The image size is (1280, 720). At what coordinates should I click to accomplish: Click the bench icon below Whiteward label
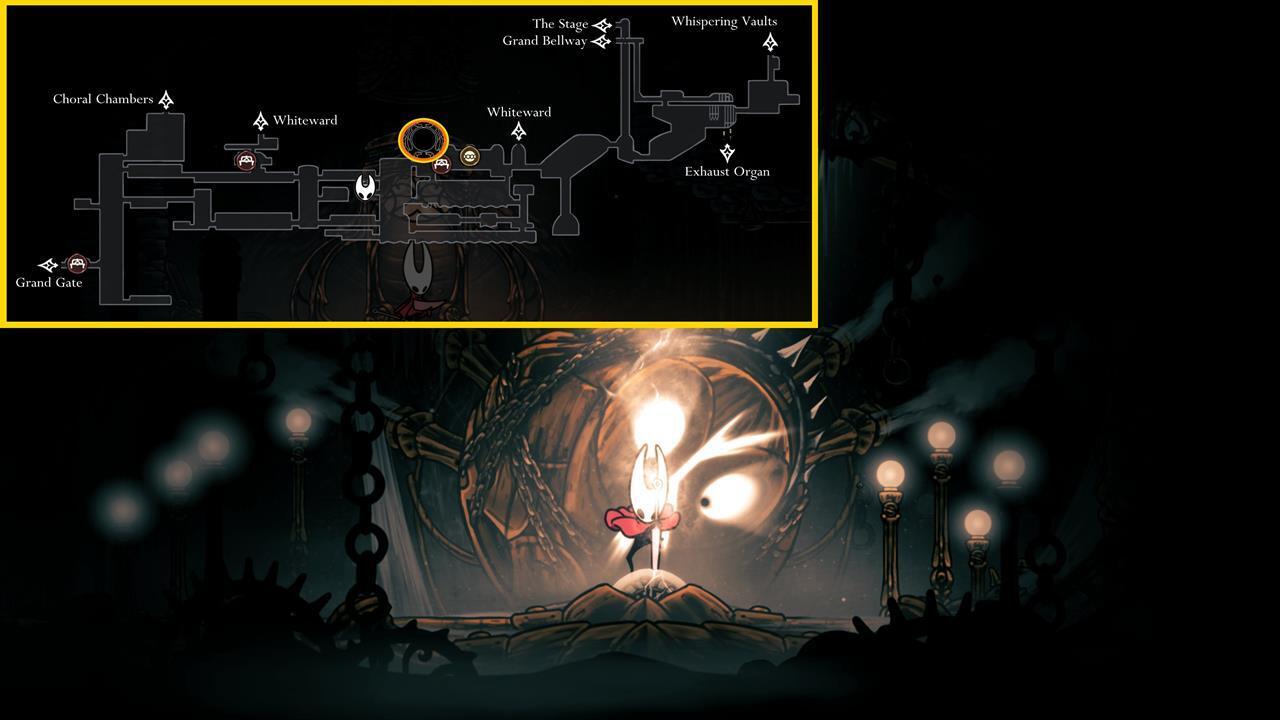pyautogui.click(x=441, y=166)
